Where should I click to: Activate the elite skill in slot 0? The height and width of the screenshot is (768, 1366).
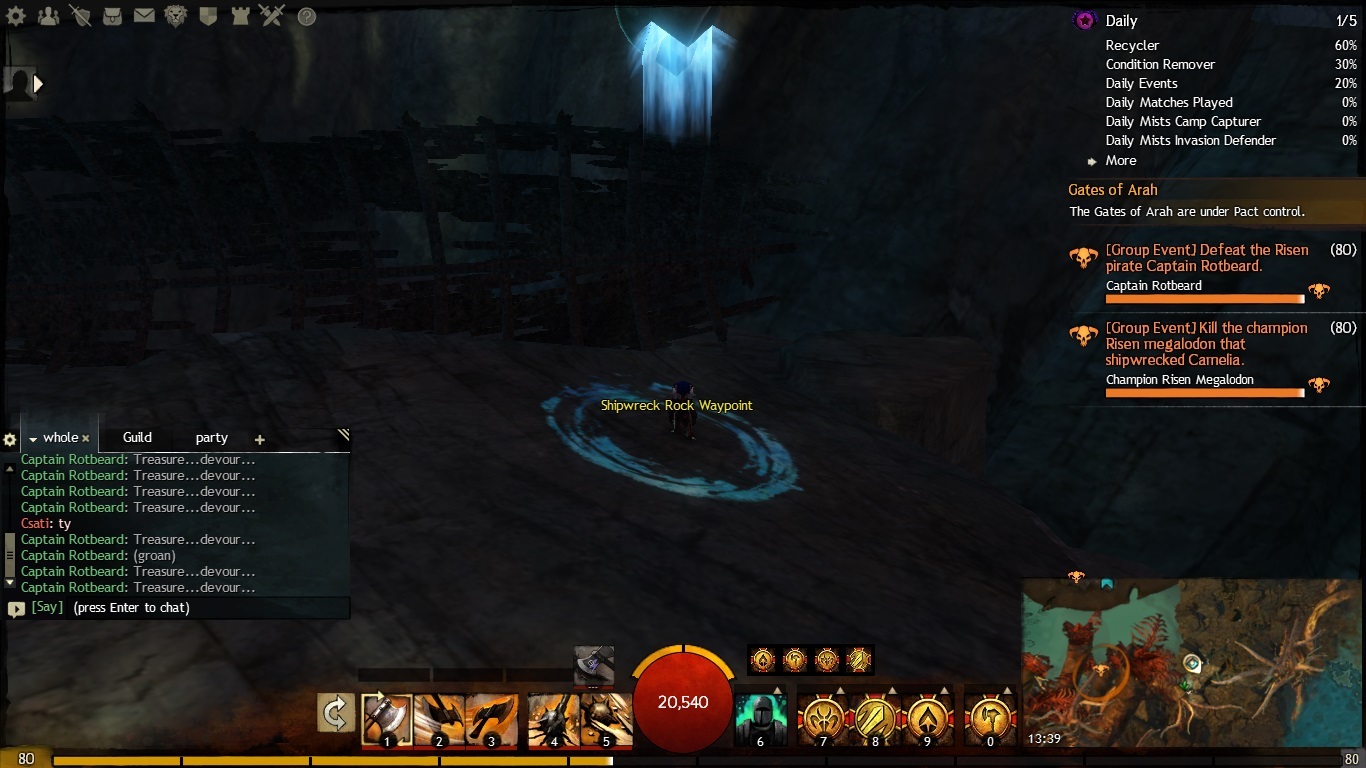[x=990, y=718]
